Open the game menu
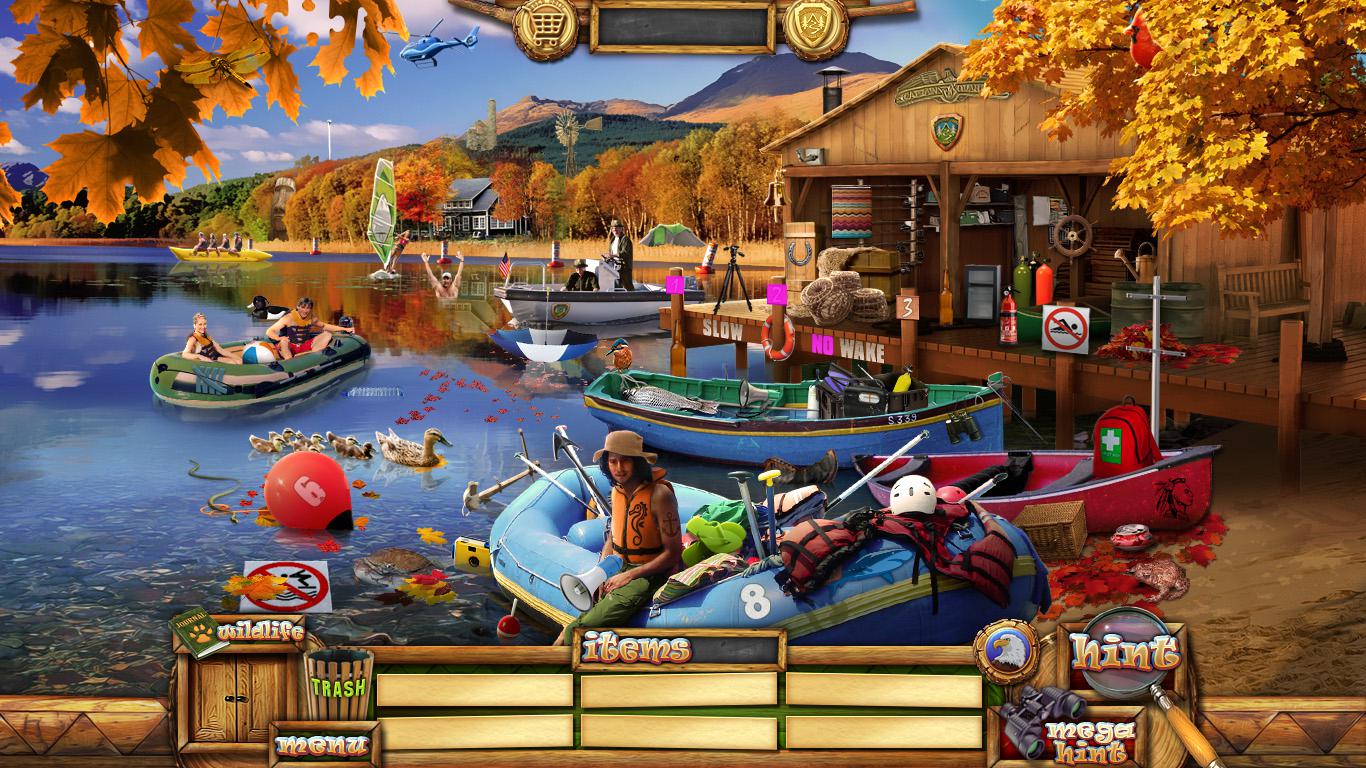 click(322, 744)
